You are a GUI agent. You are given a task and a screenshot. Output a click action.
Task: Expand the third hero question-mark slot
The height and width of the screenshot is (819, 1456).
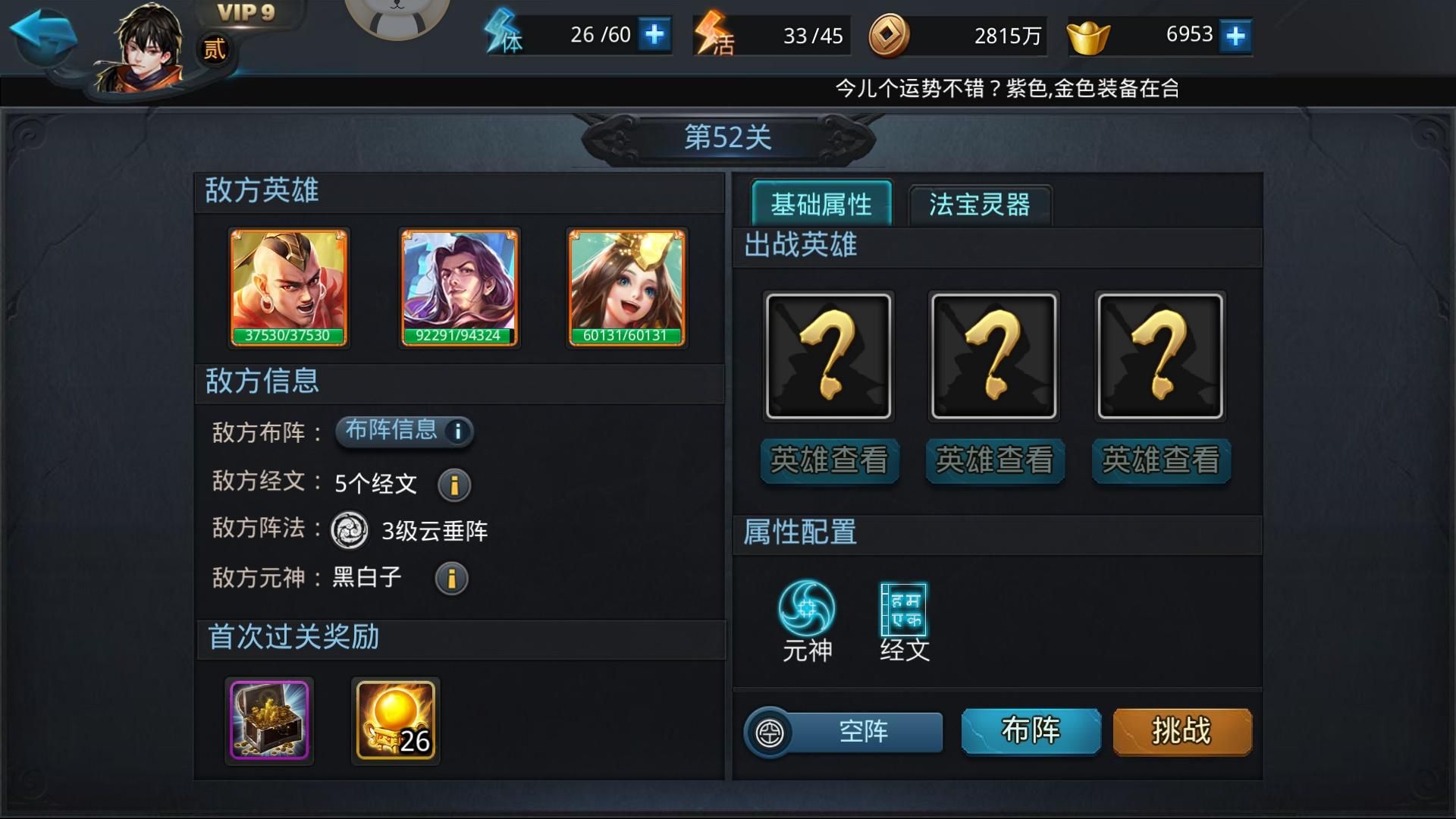tap(1159, 355)
